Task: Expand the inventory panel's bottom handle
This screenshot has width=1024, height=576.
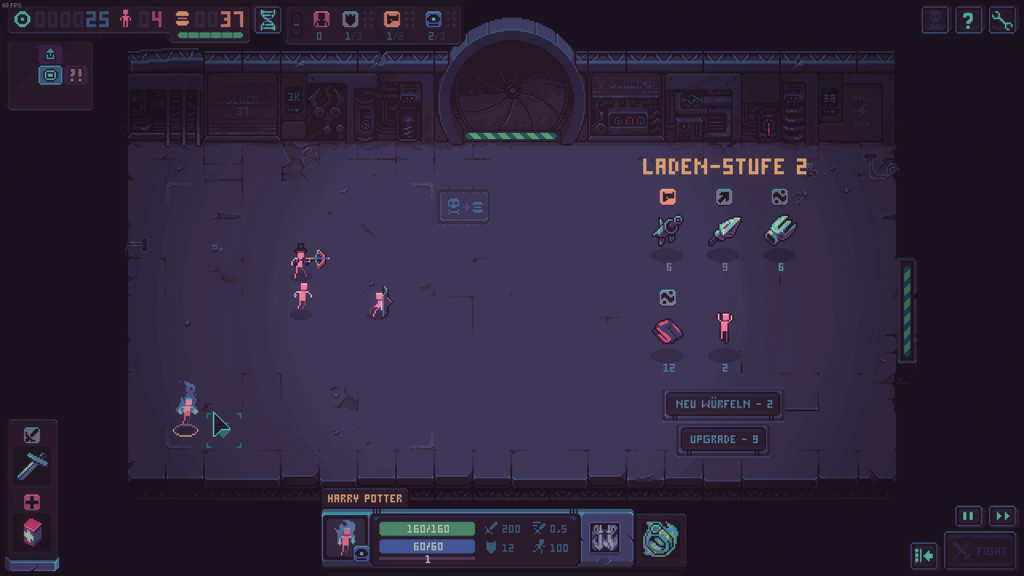Action: coord(32,565)
